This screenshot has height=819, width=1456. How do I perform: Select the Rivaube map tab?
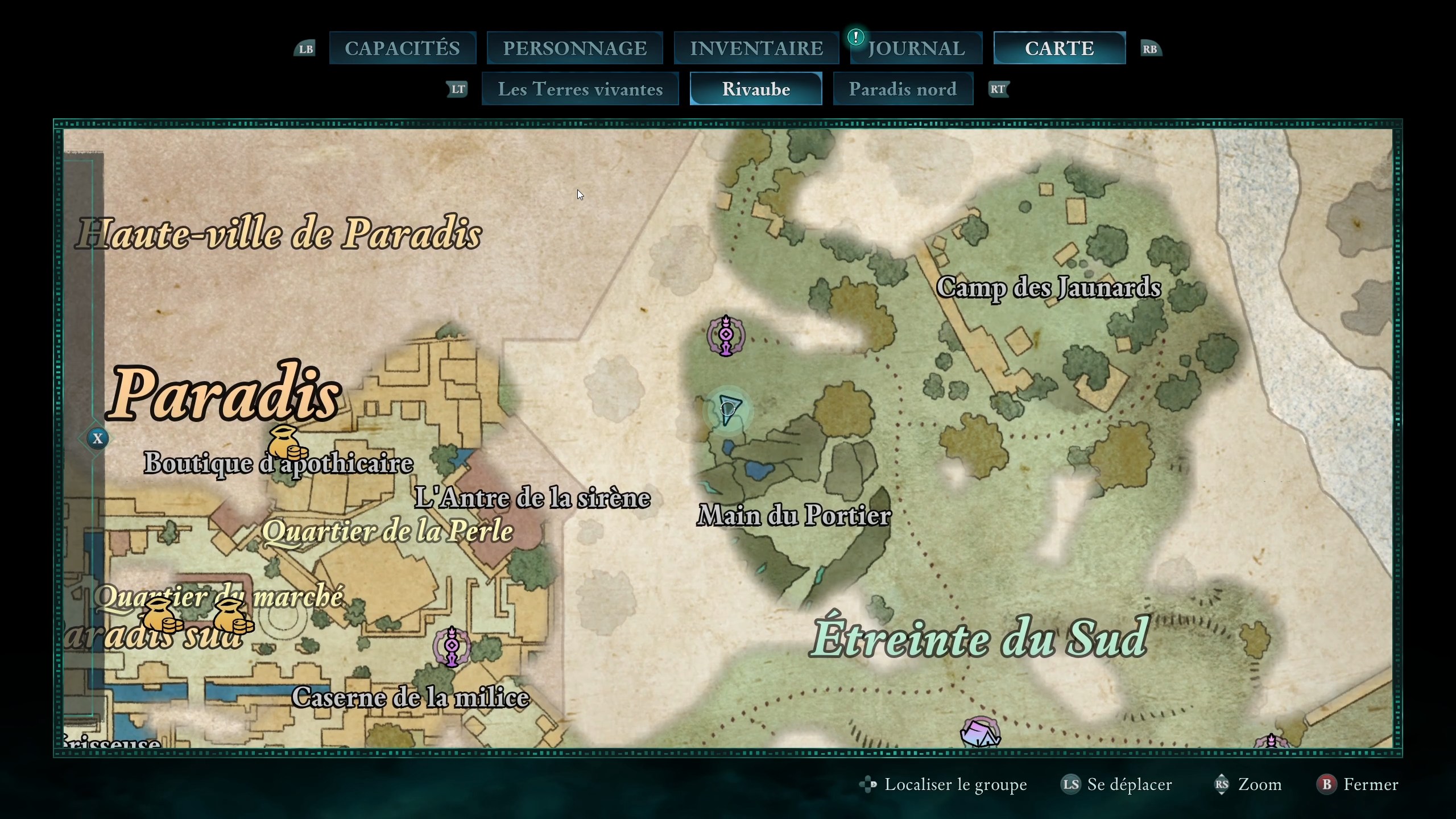[756, 89]
